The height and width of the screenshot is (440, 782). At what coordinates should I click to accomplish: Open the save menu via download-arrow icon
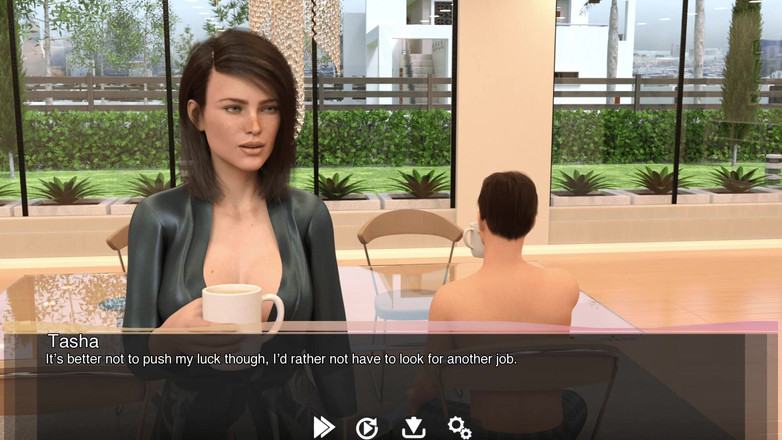[x=413, y=428]
